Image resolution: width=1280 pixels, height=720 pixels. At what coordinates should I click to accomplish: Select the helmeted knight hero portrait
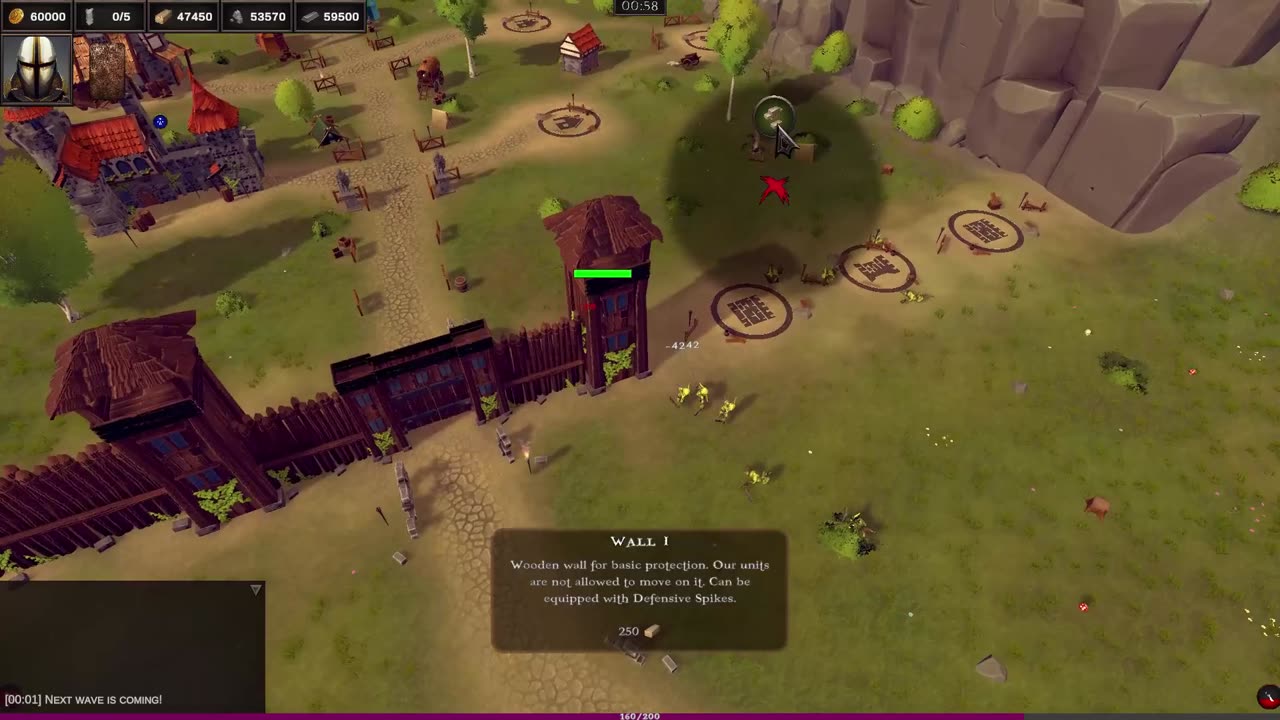pyautogui.click(x=36, y=68)
